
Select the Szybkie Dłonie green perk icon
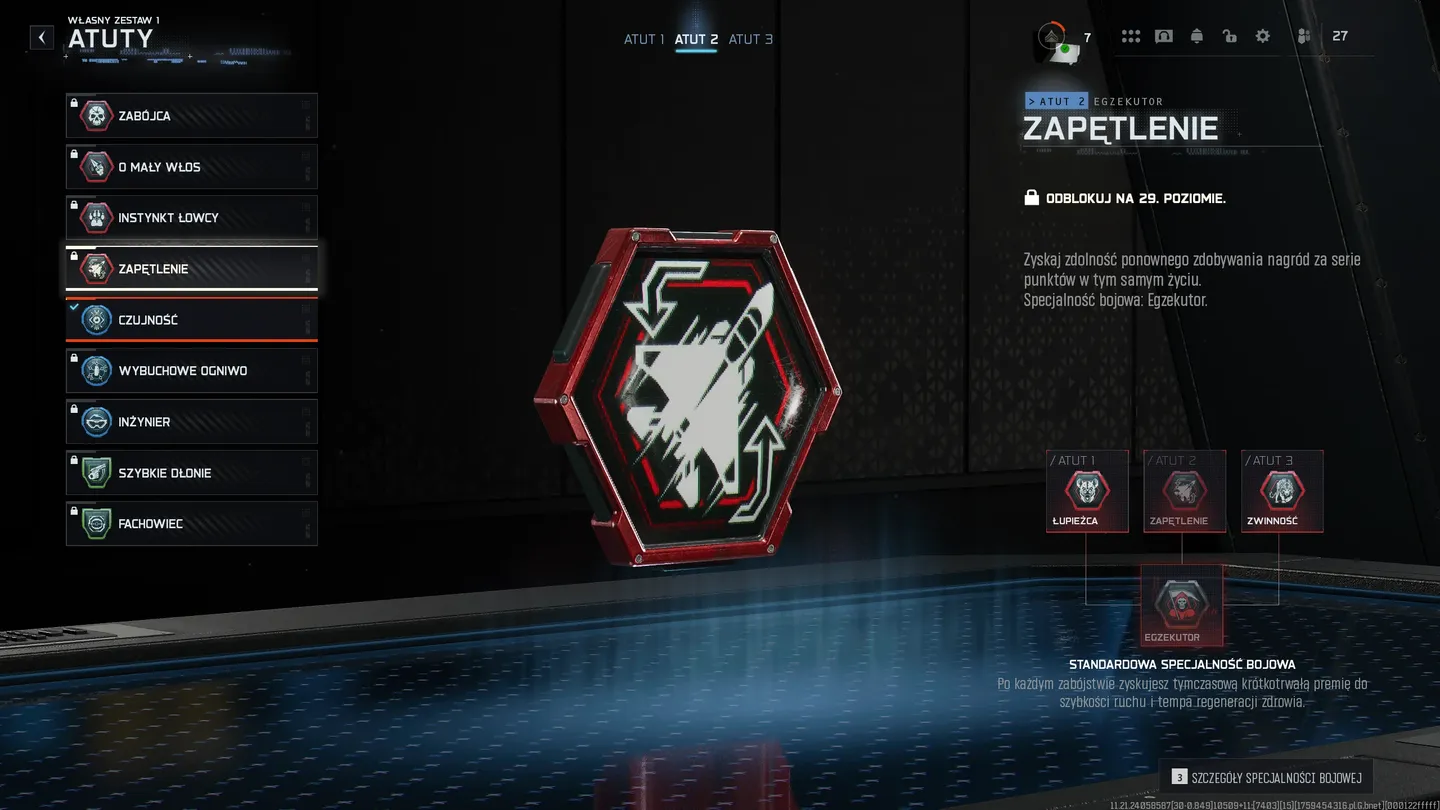tap(96, 472)
